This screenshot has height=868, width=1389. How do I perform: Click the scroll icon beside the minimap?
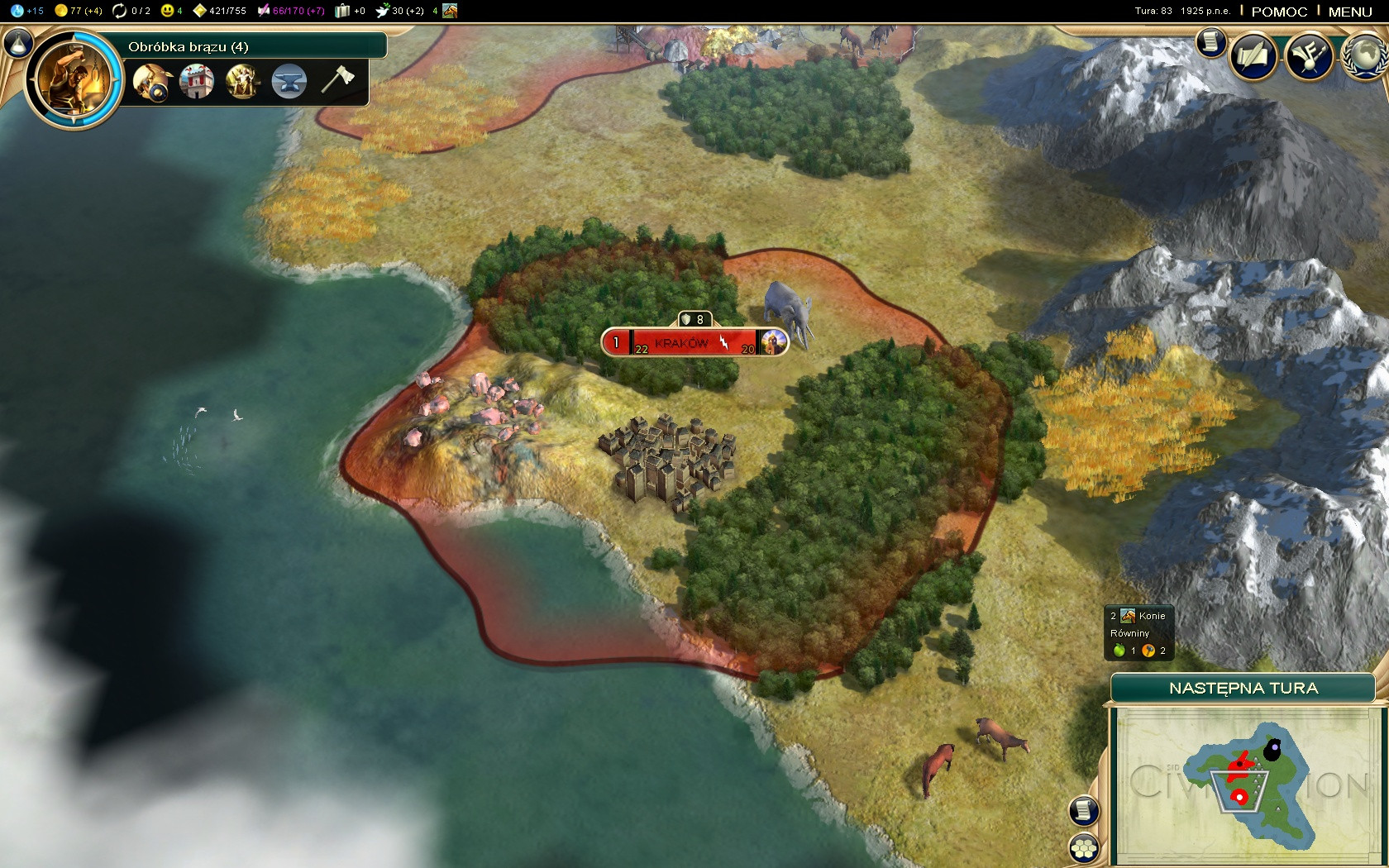pos(1084,810)
